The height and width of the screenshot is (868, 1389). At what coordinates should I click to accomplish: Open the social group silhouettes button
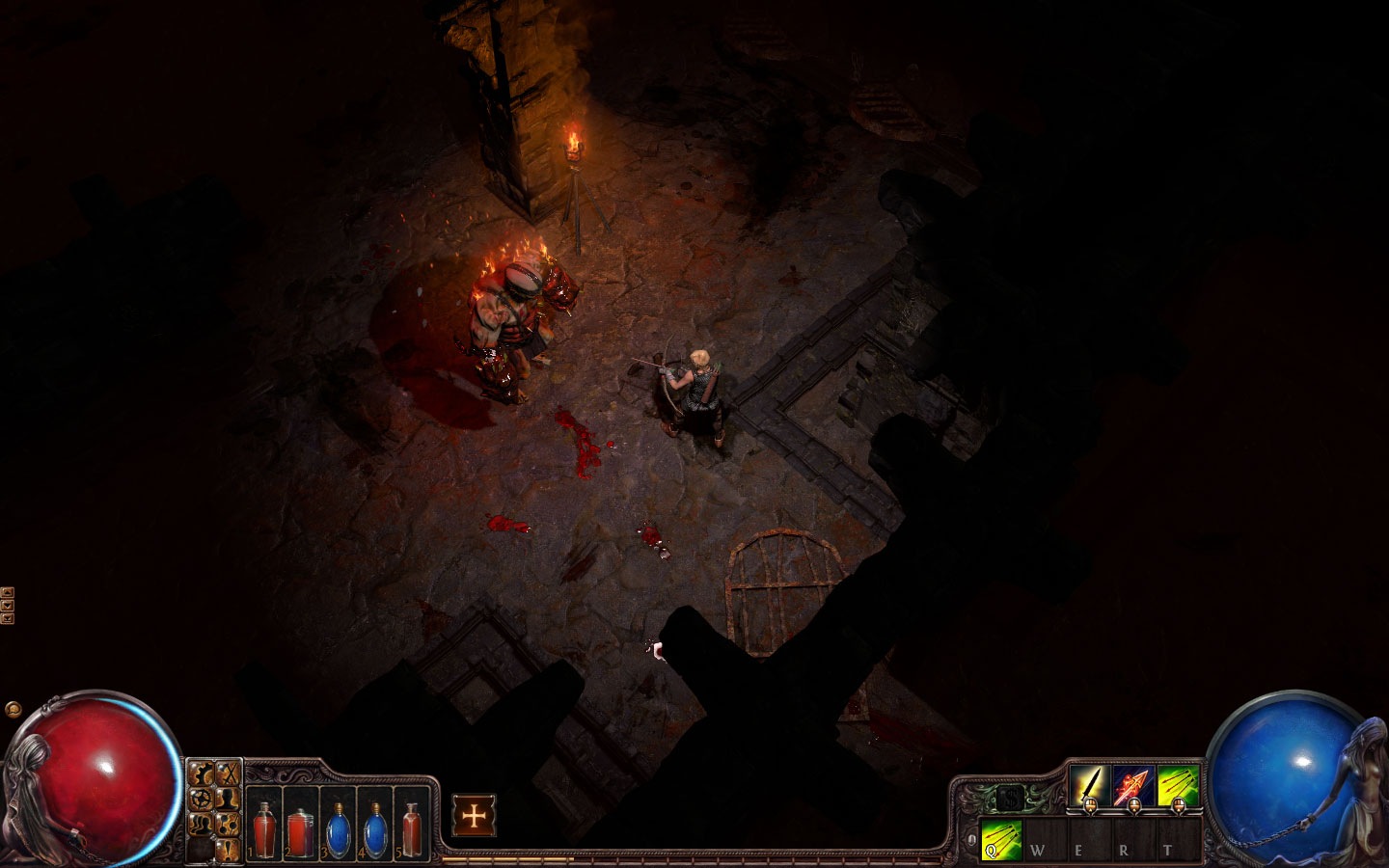(x=202, y=824)
